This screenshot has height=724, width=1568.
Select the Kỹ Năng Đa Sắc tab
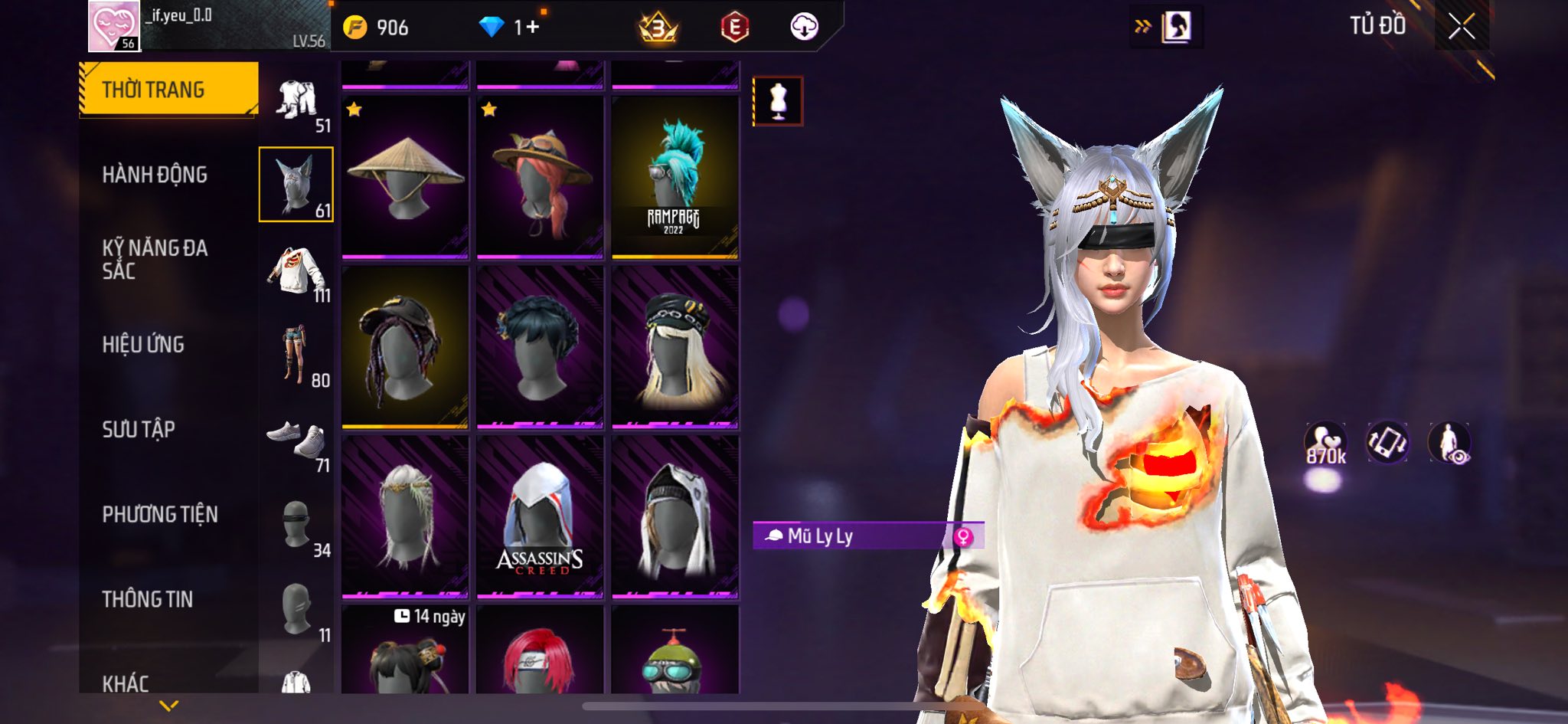(x=155, y=259)
